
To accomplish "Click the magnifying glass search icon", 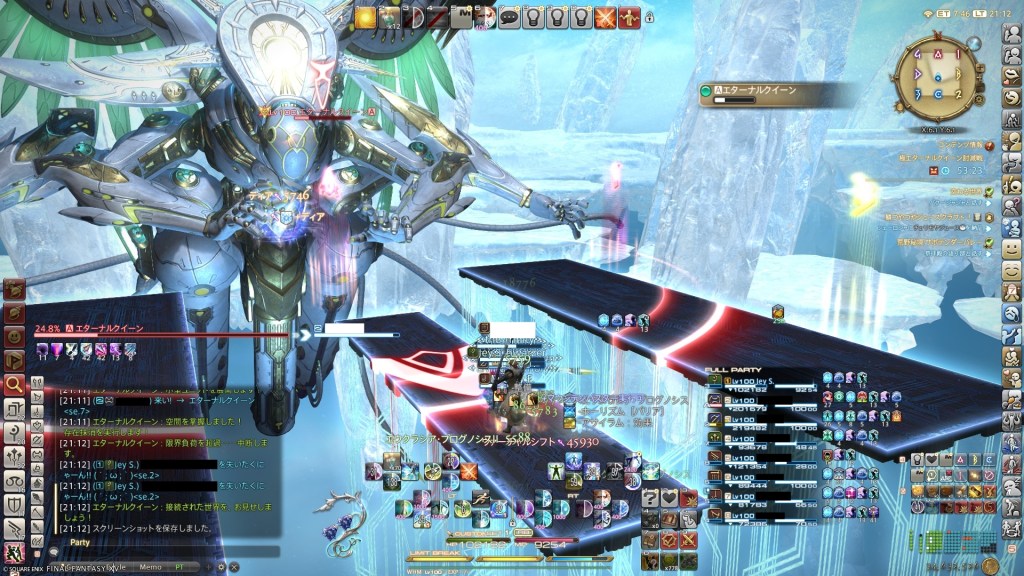I will tap(14, 383).
